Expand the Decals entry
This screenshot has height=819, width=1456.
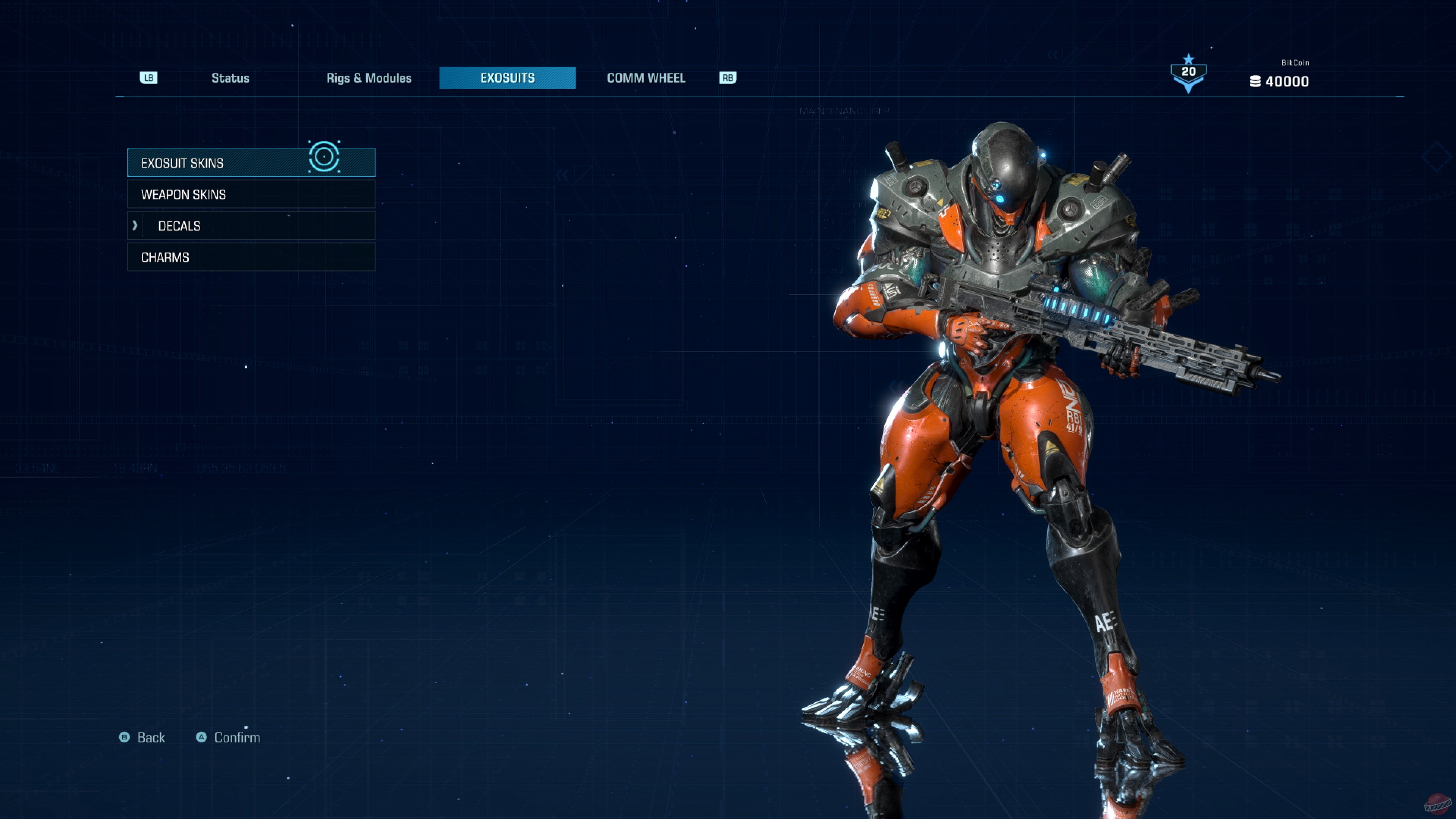point(251,226)
